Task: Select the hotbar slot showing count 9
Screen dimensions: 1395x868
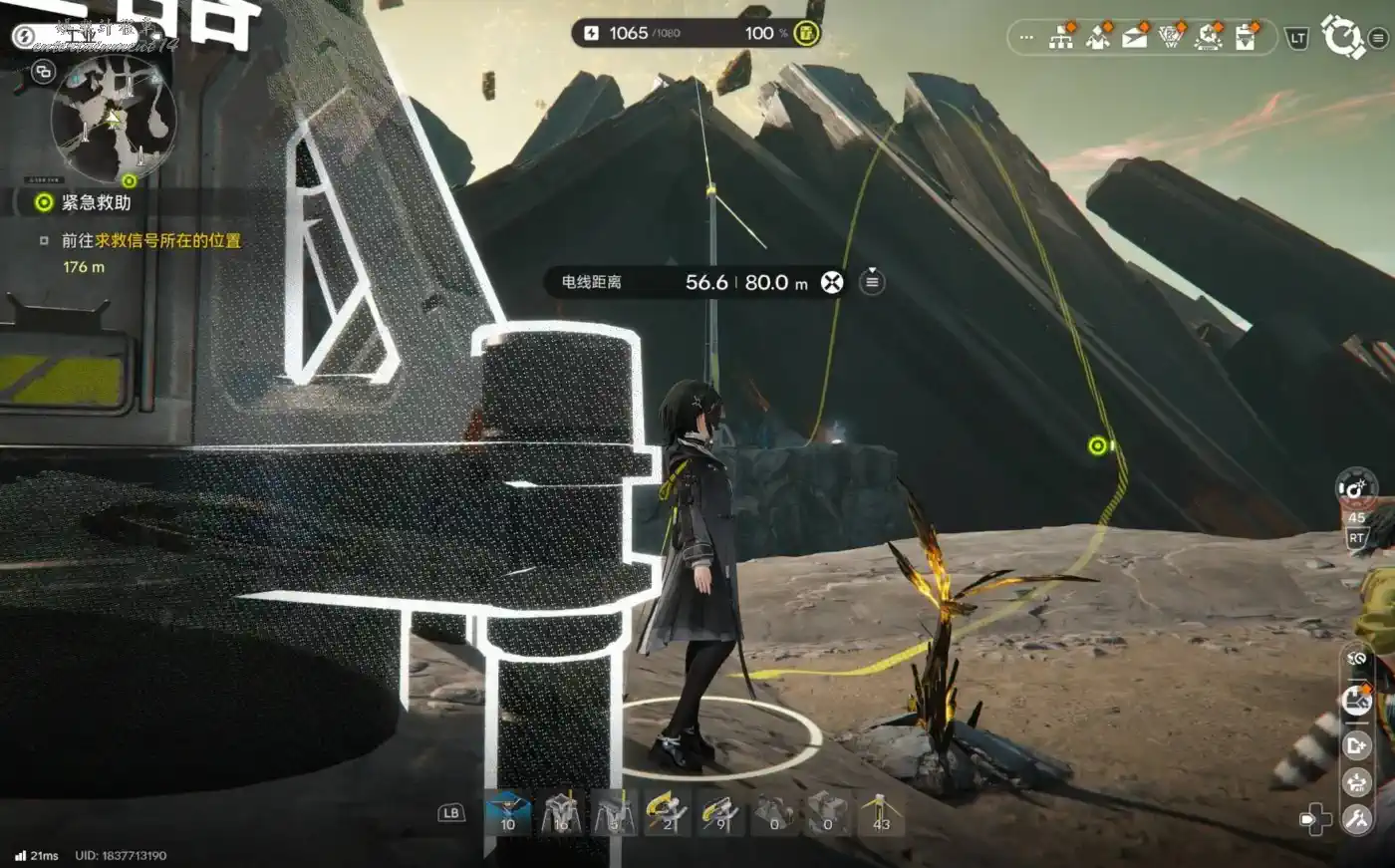Action: point(718,812)
